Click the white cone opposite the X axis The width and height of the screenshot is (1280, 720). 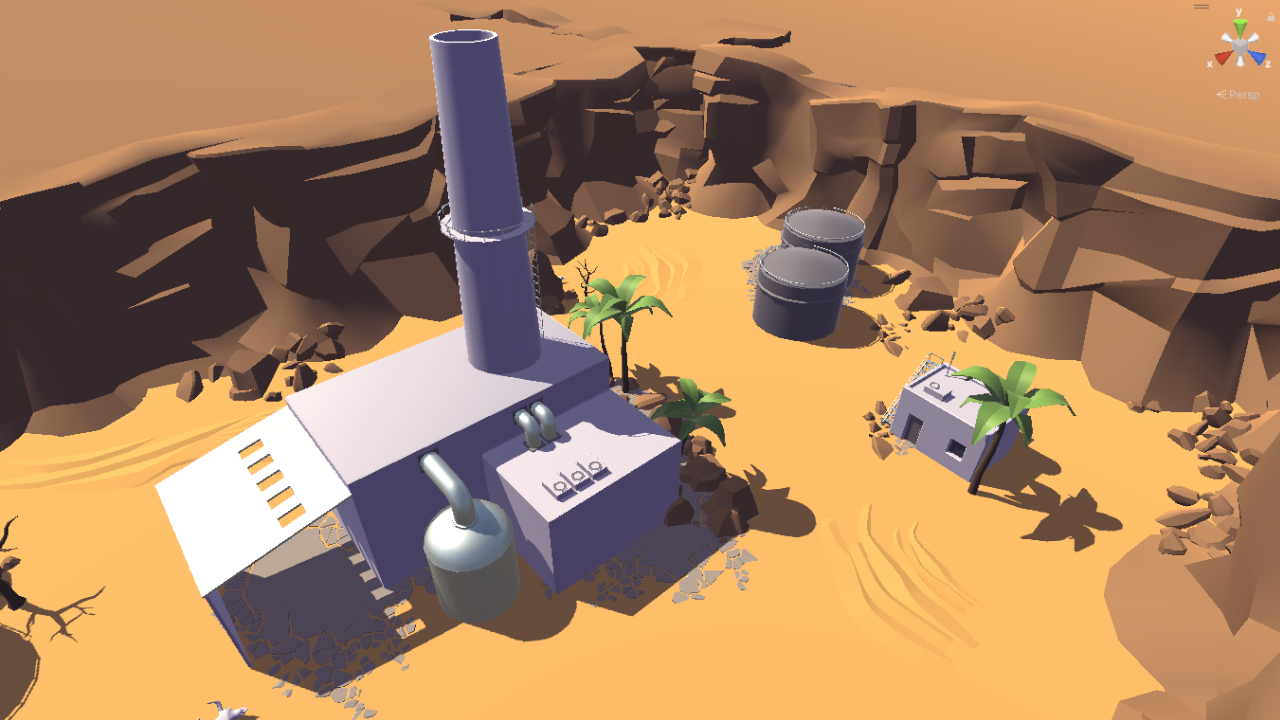click(x=1253, y=37)
